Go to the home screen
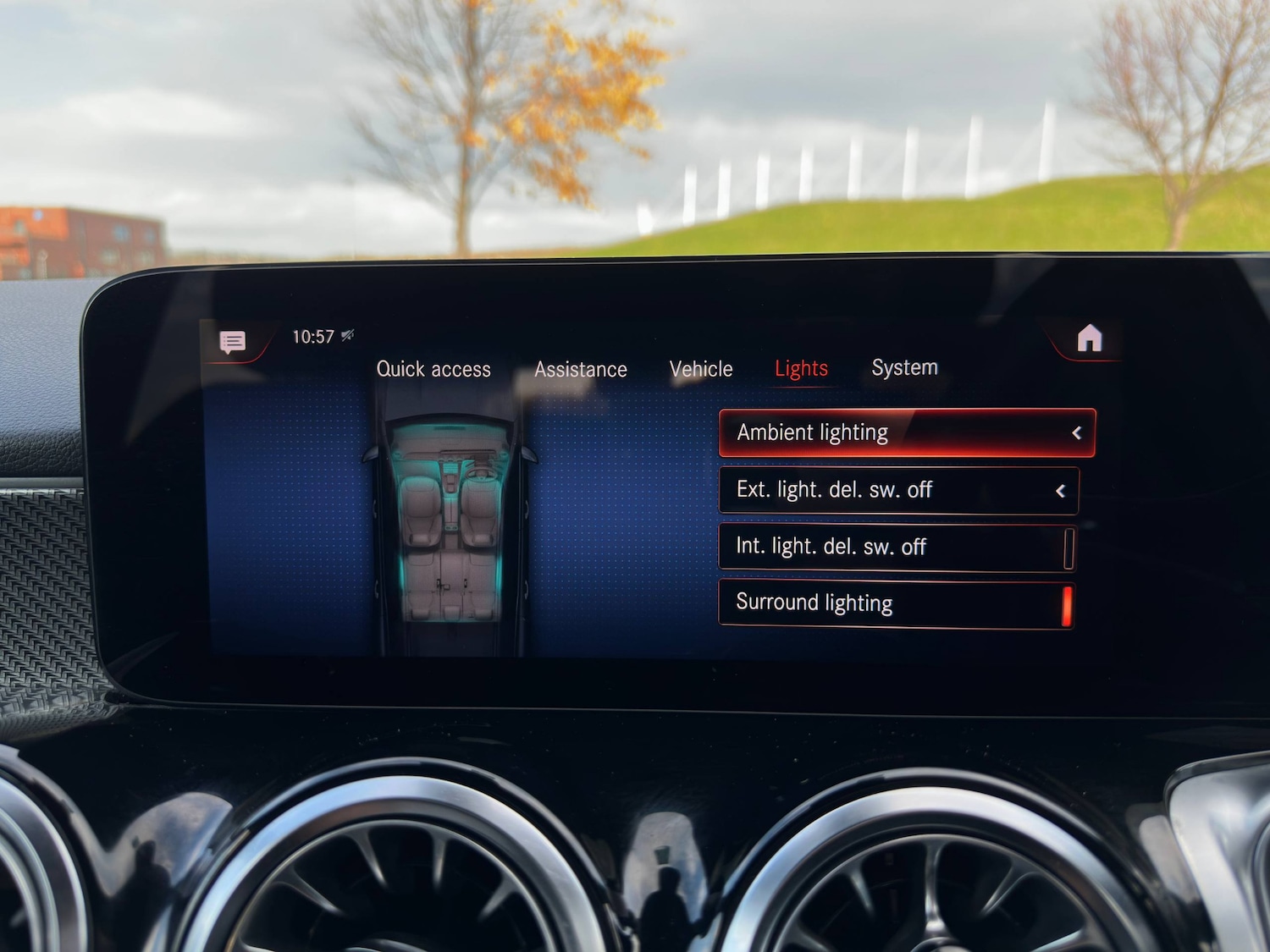The width and height of the screenshot is (1270, 952). (1090, 338)
